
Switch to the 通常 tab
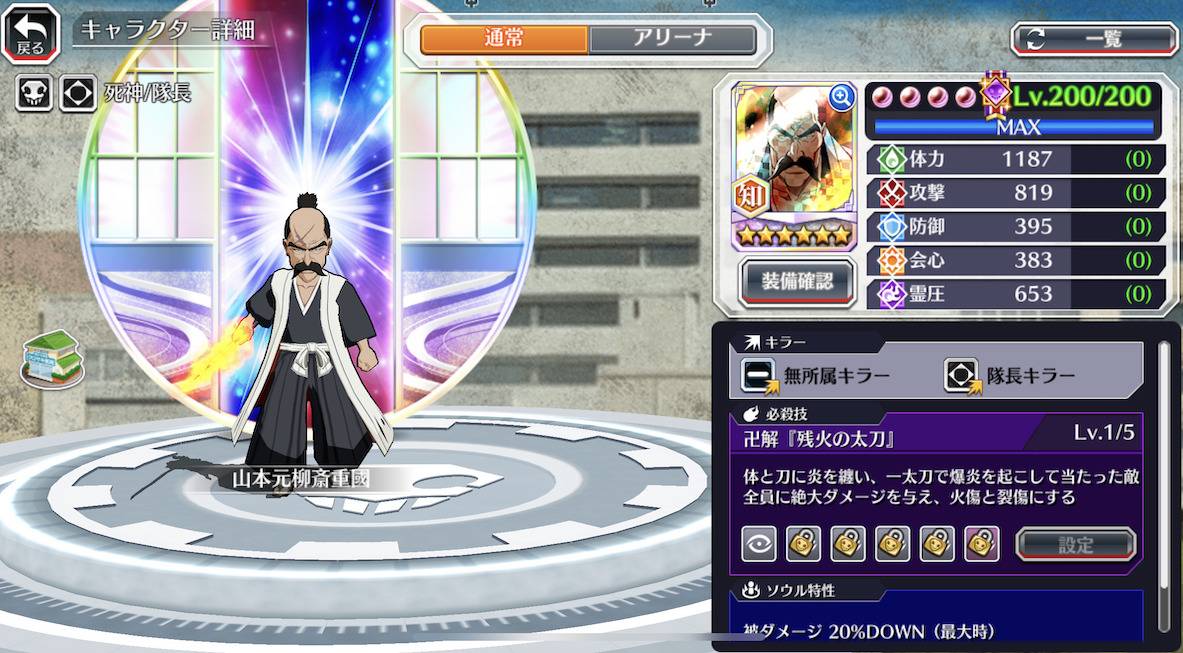(504, 39)
